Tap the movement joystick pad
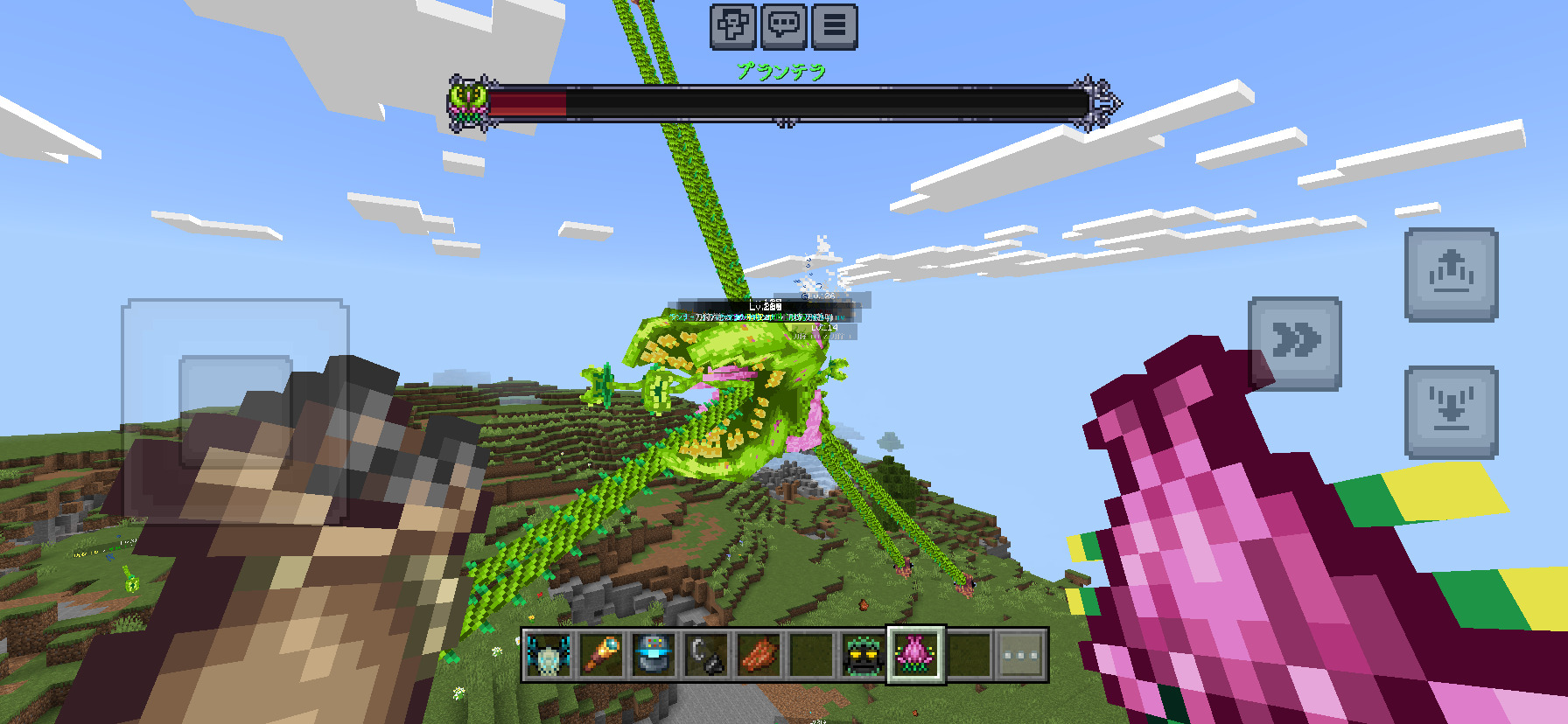 235,411
